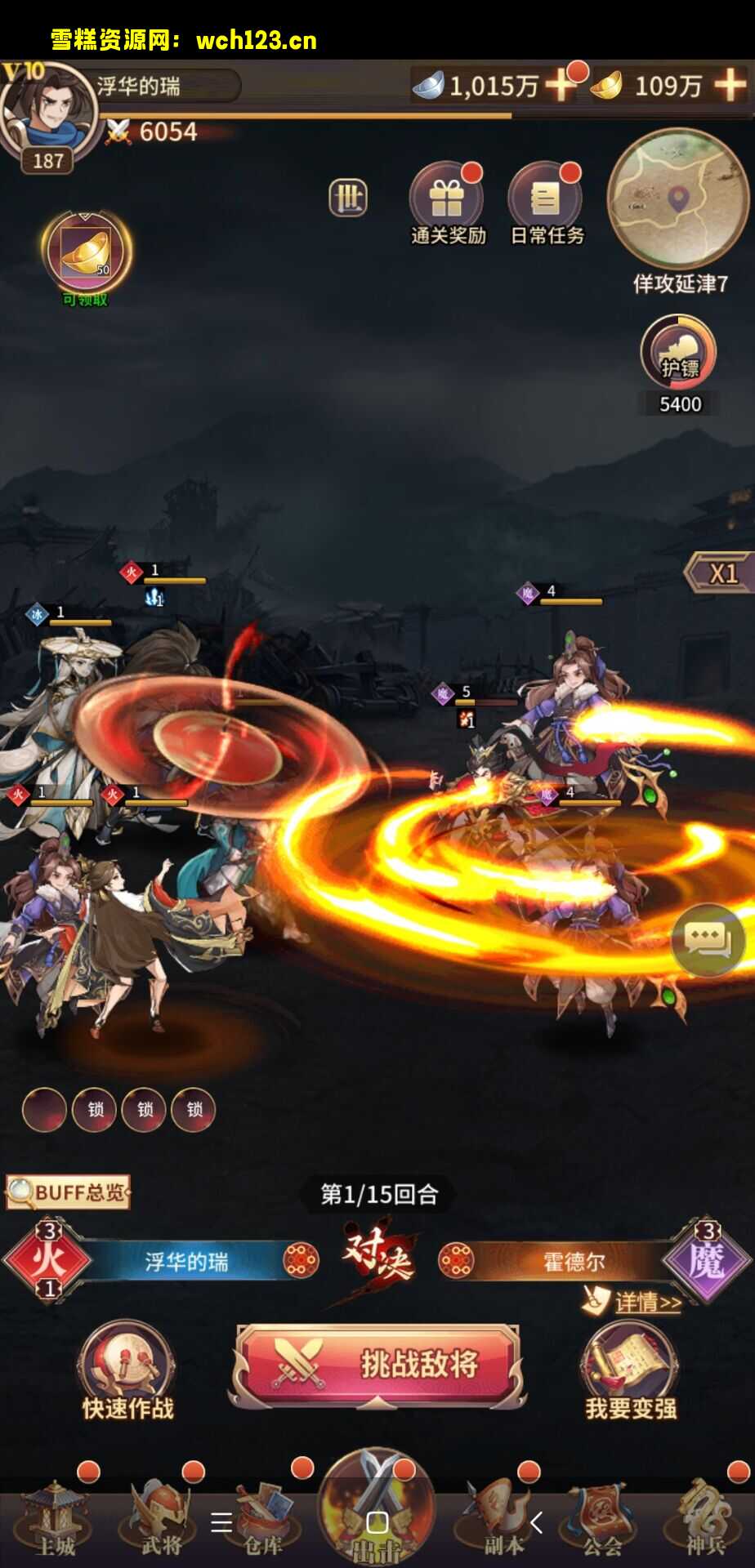Claim the 可领取 gold ingot reward
The height and width of the screenshot is (1568, 755).
pyautogui.click(x=86, y=255)
